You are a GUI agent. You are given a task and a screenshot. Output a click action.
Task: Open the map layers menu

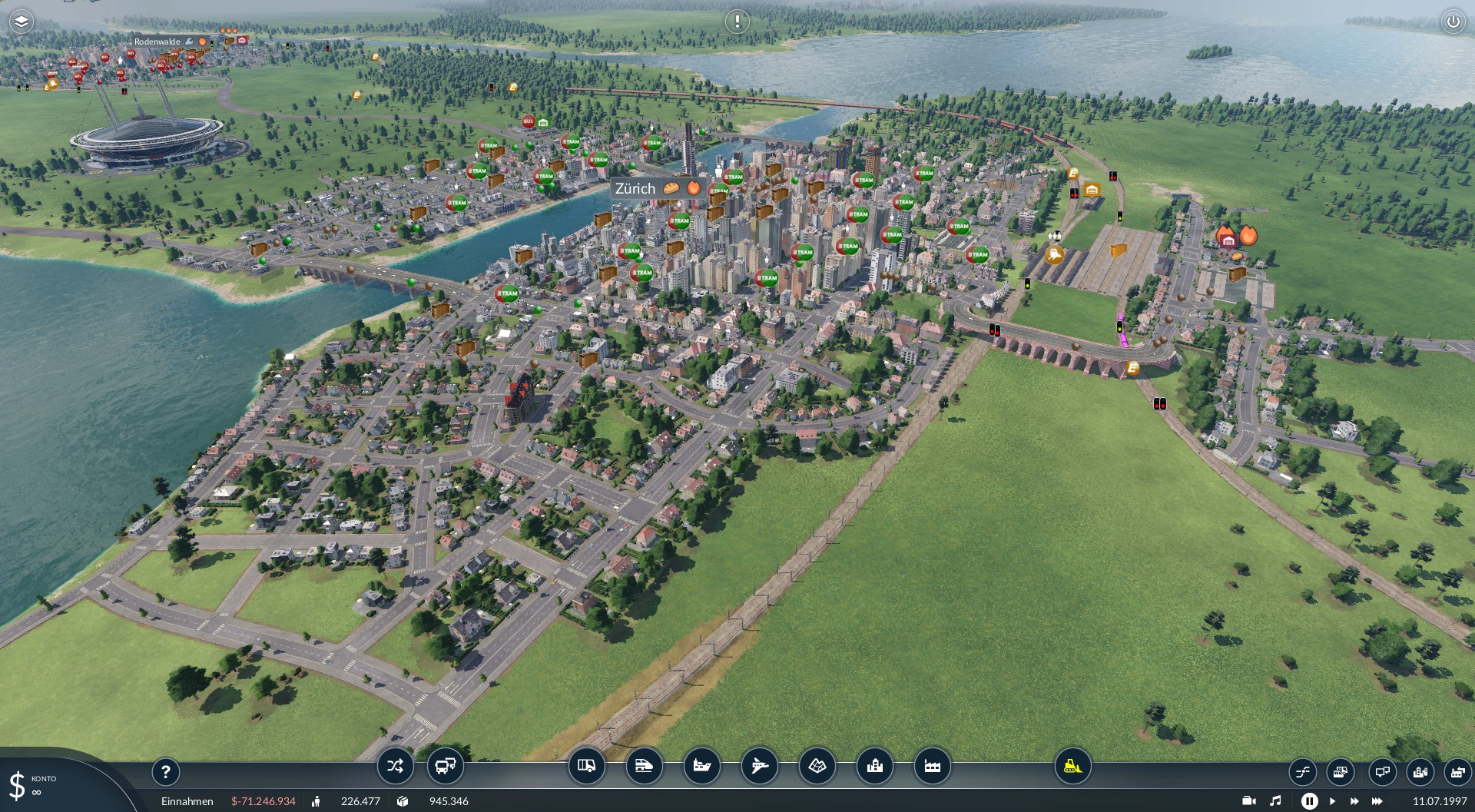(x=21, y=22)
